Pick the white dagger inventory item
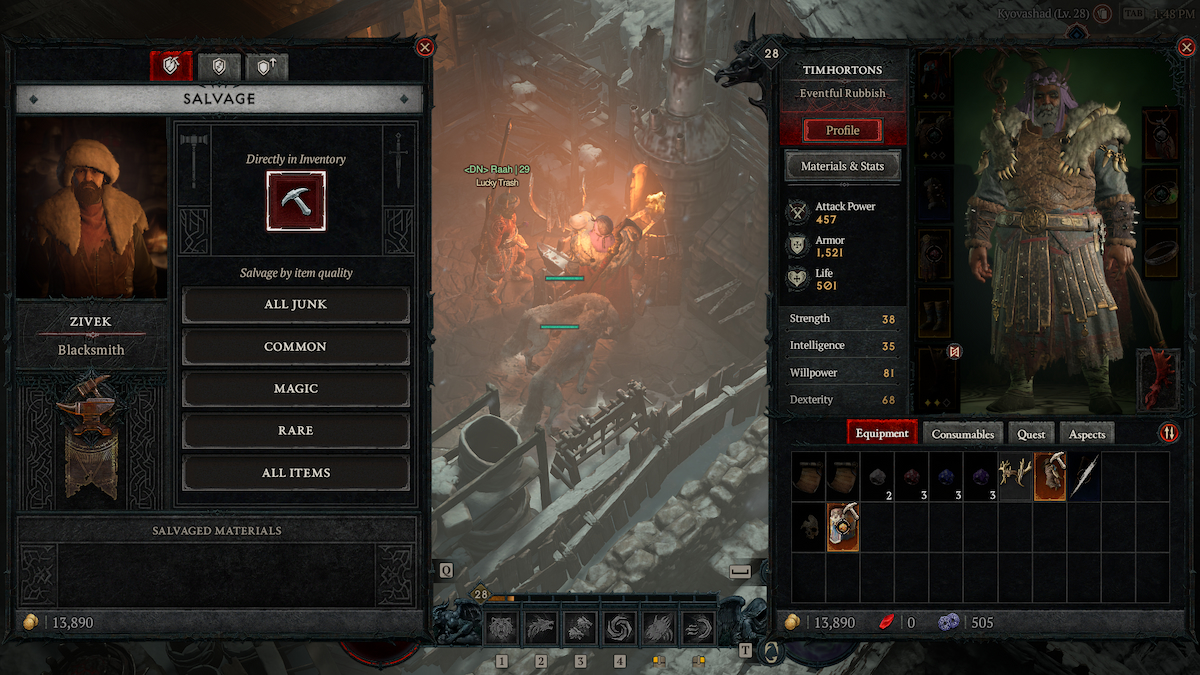 click(x=1084, y=476)
